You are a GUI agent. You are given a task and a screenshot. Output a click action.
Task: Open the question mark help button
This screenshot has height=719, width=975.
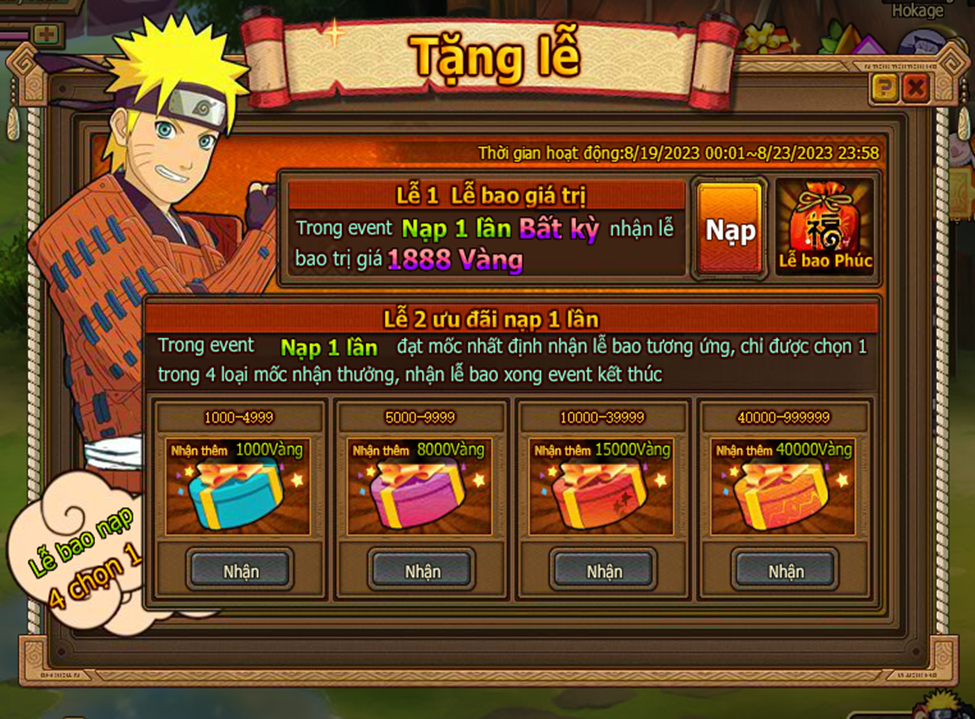[884, 89]
